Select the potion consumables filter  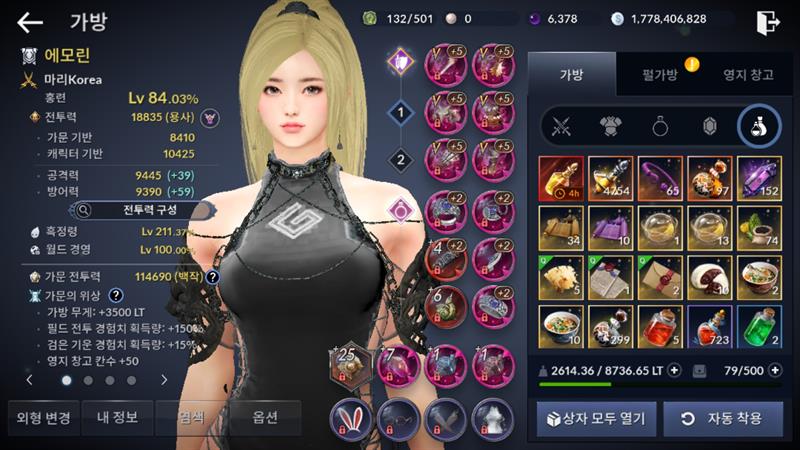point(759,125)
